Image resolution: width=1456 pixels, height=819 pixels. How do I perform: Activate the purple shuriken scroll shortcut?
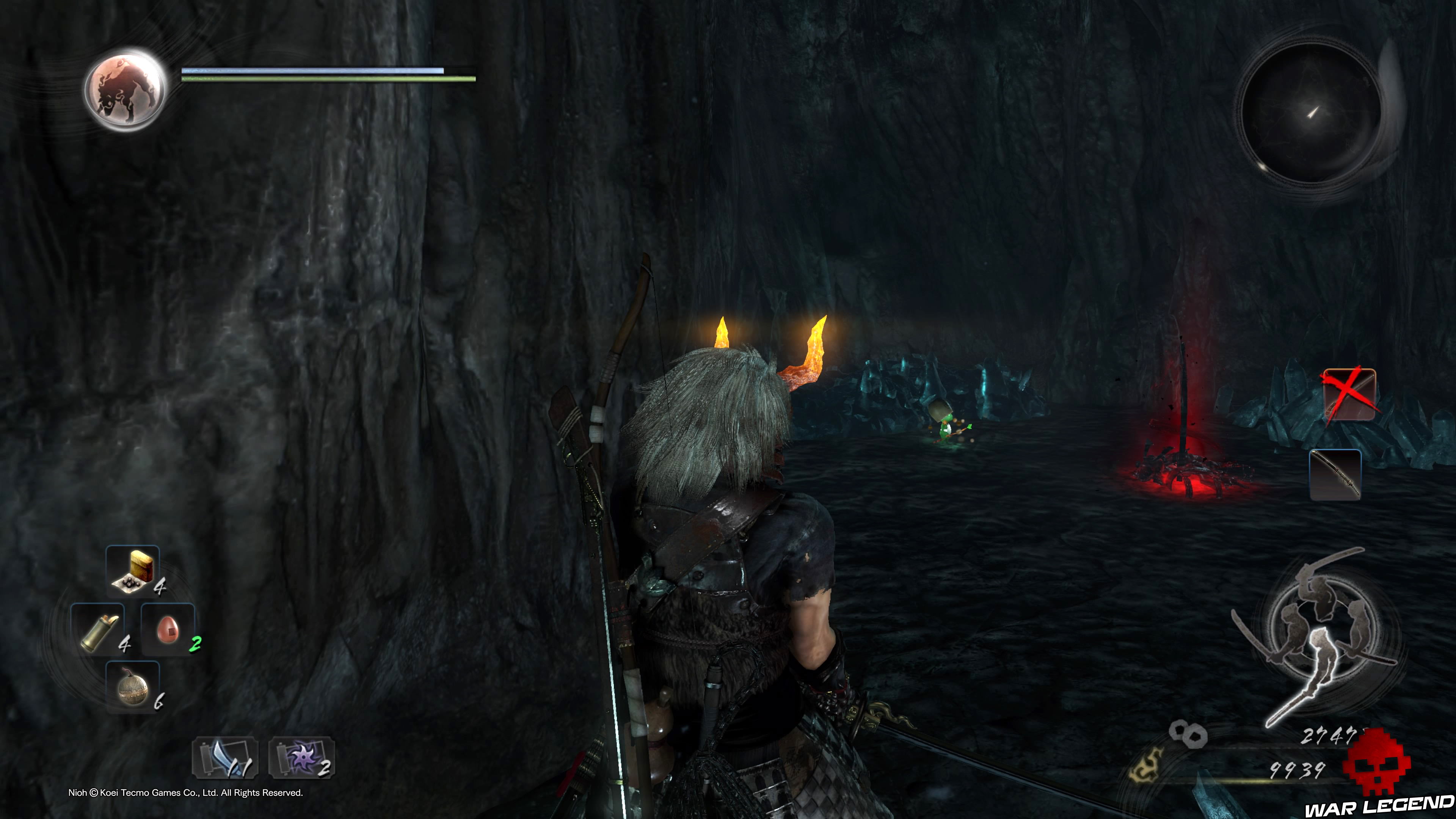[302, 758]
